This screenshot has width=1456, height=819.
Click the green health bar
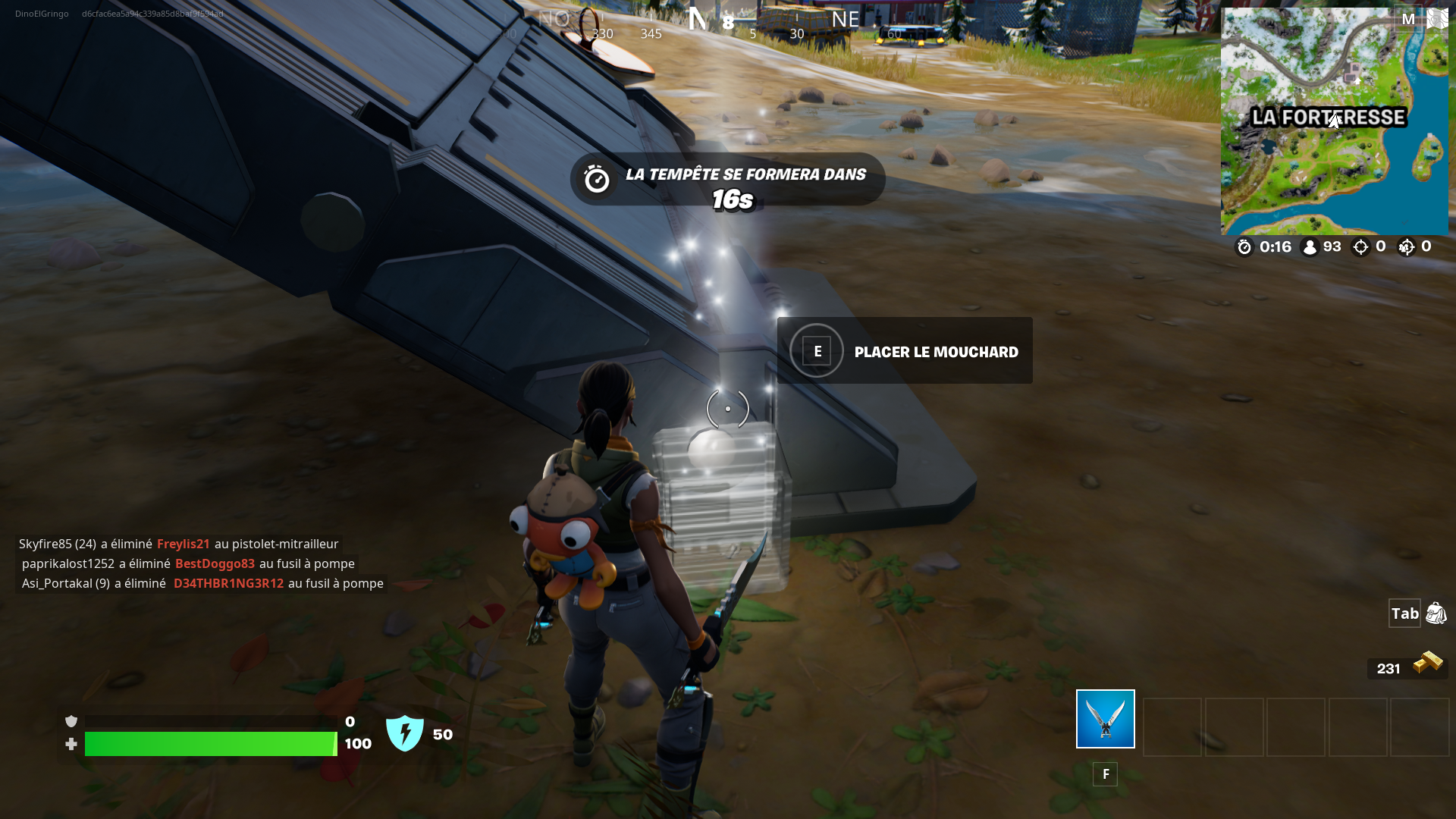click(211, 744)
